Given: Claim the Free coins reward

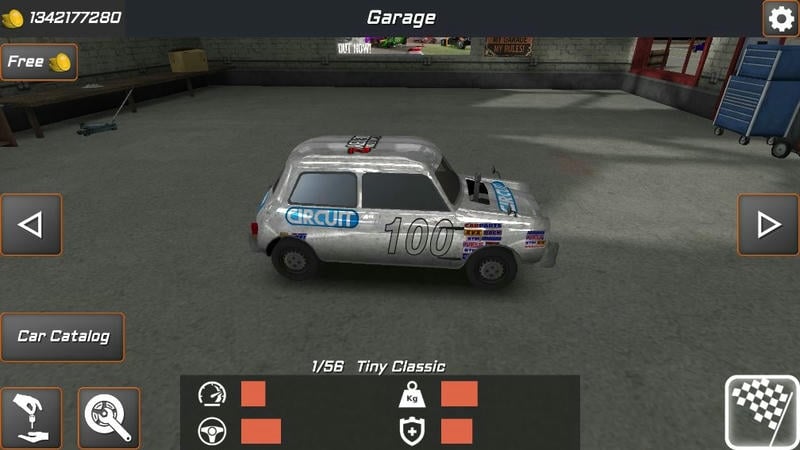Looking at the screenshot, I should point(38,62).
